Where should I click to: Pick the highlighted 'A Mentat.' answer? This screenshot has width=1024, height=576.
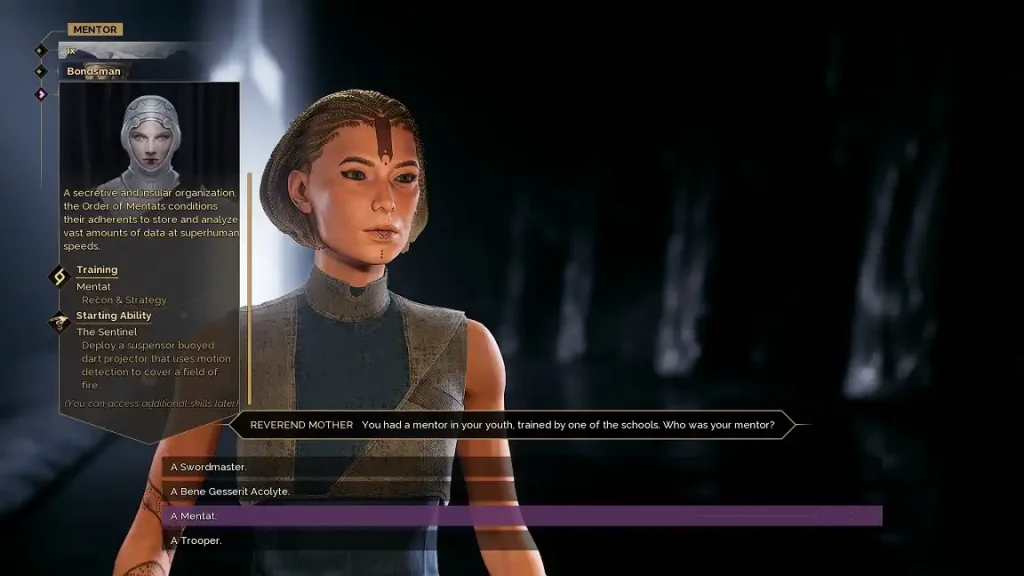520,516
